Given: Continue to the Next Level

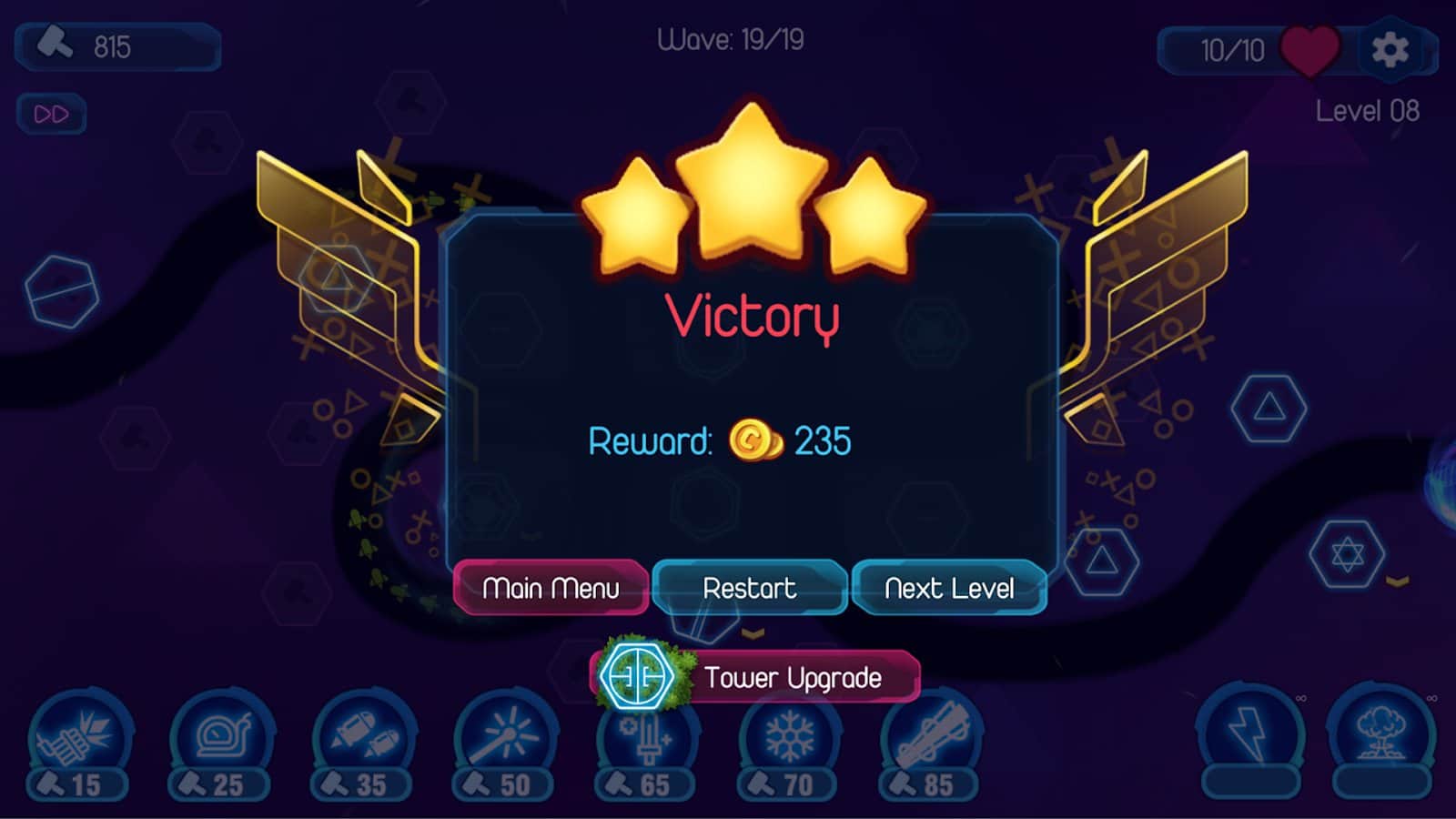Looking at the screenshot, I should coord(949,588).
